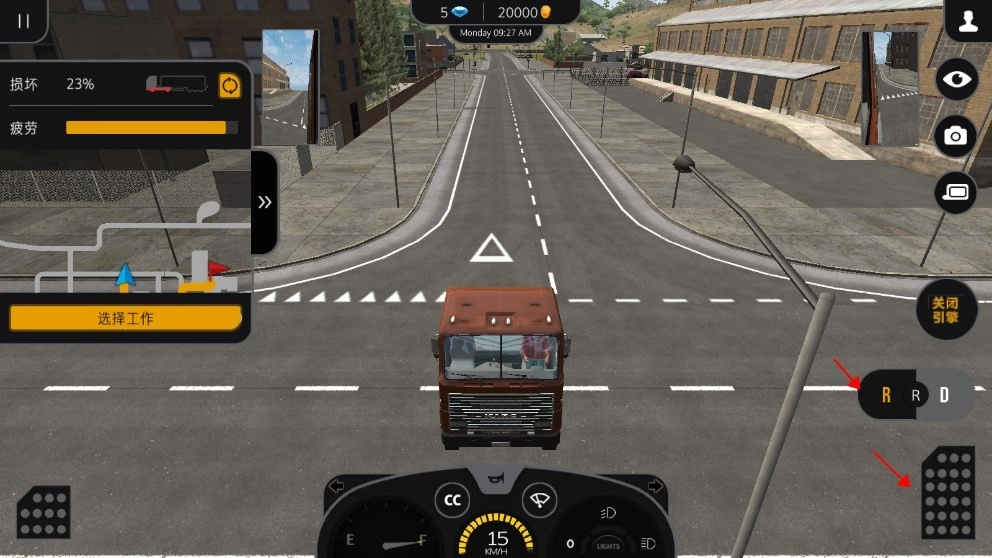992x558 pixels.
Task: Activate the CC cruise control button
Action: 452,500
